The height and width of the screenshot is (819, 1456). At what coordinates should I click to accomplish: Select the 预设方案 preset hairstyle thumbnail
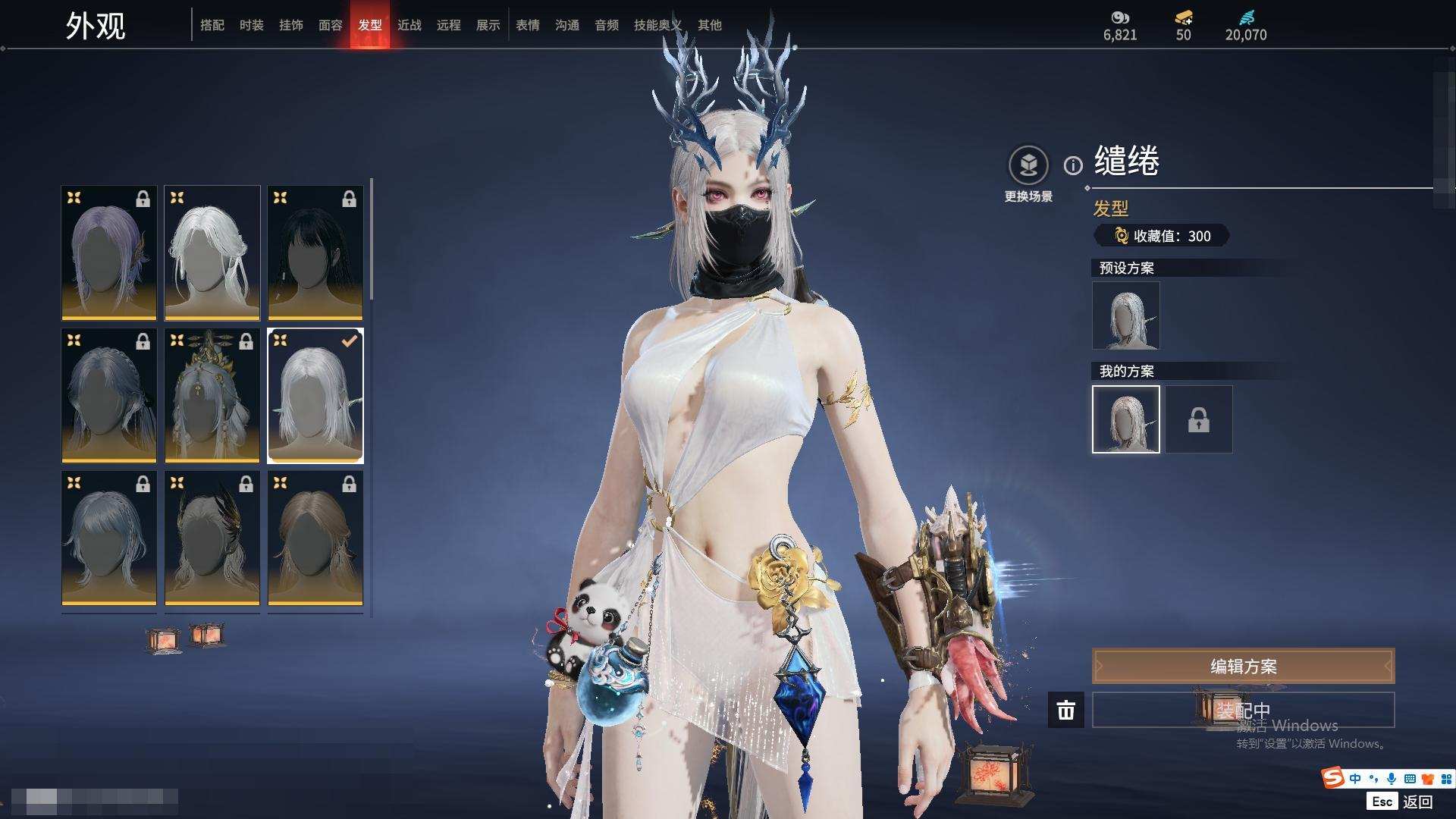1126,315
